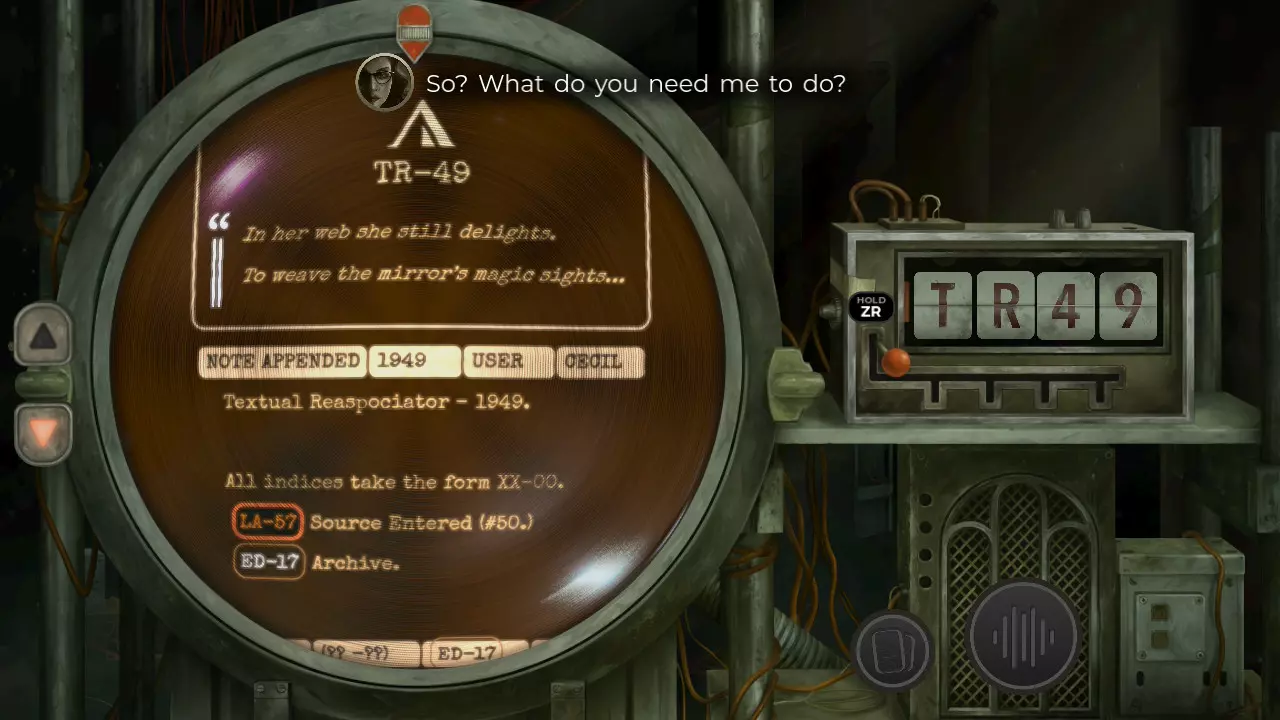This screenshot has height=720, width=1280.
Task: Open the ED-17 index beside Archive
Action: click(x=269, y=562)
